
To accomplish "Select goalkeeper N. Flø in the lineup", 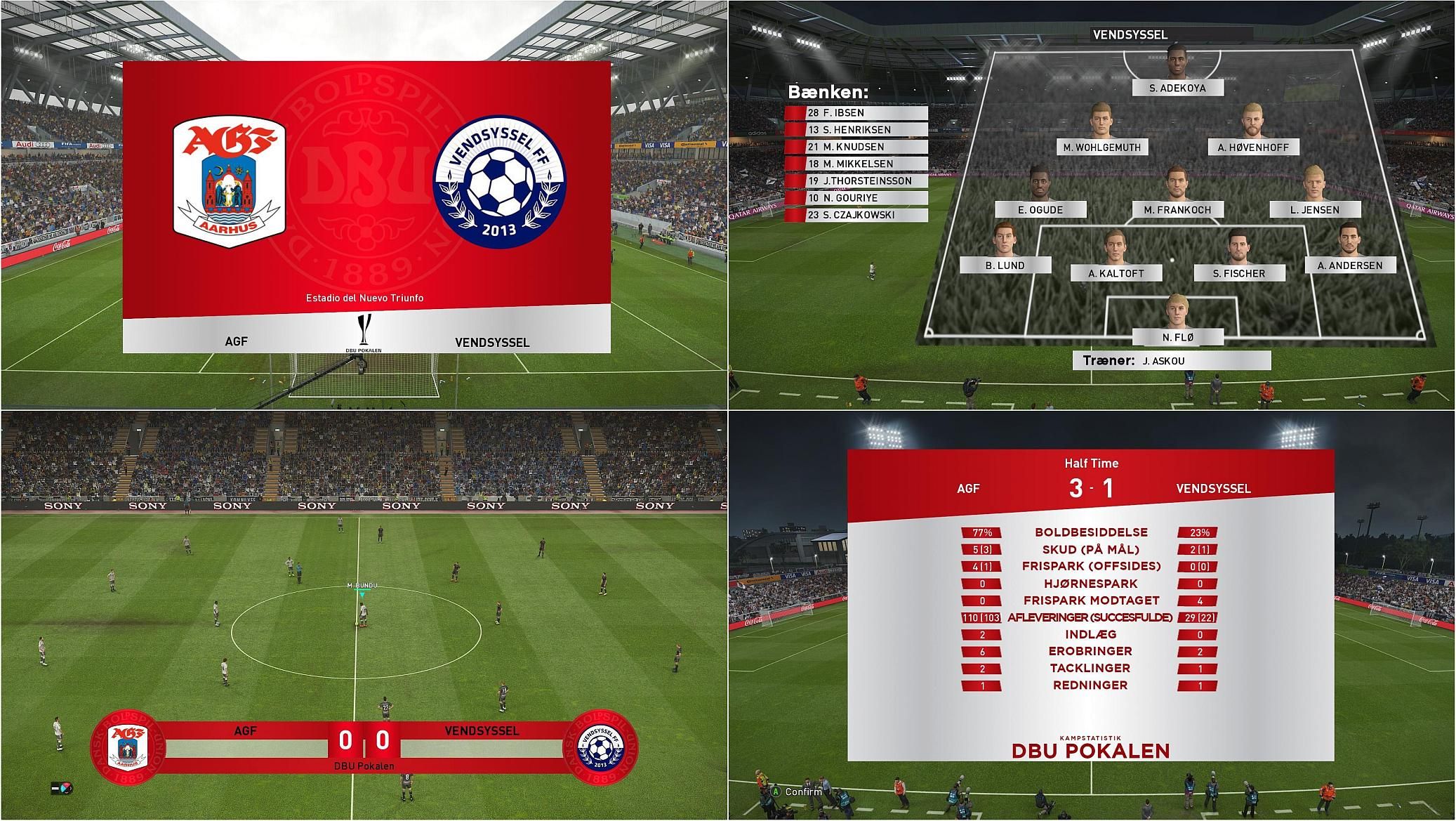I will [1177, 337].
